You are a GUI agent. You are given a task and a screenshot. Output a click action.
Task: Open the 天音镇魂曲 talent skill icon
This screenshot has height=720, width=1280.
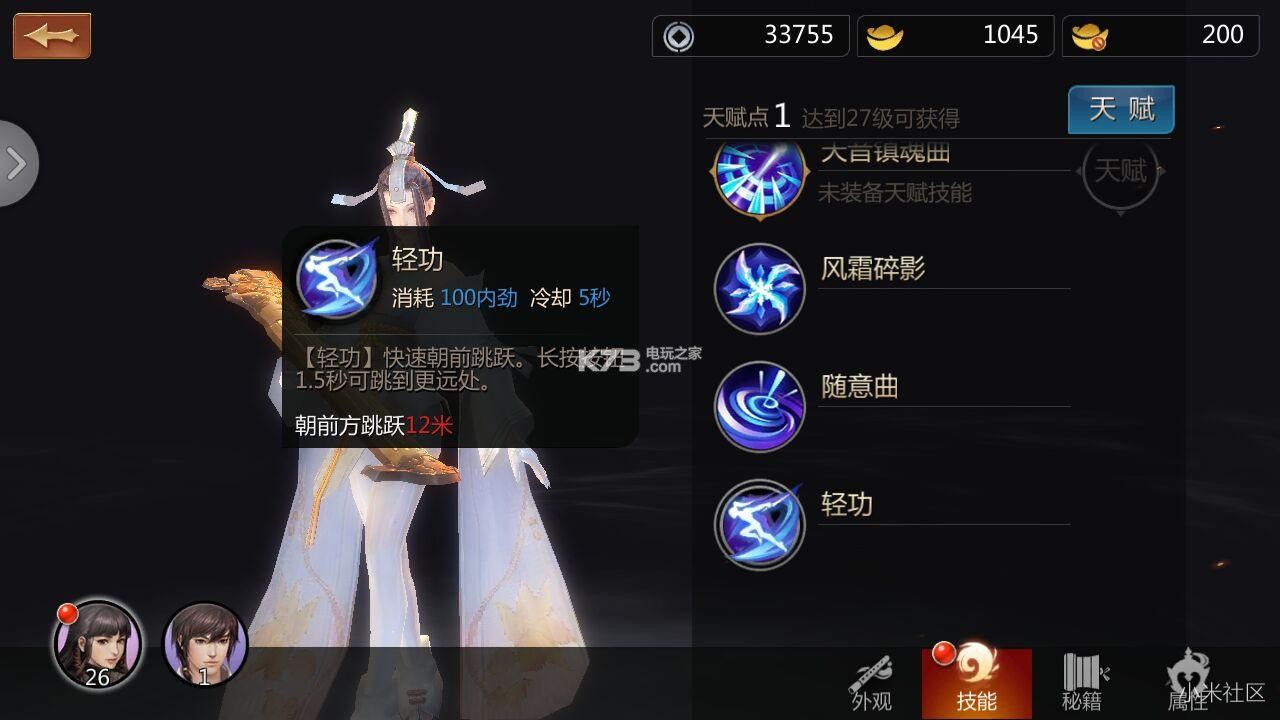pyautogui.click(x=759, y=180)
